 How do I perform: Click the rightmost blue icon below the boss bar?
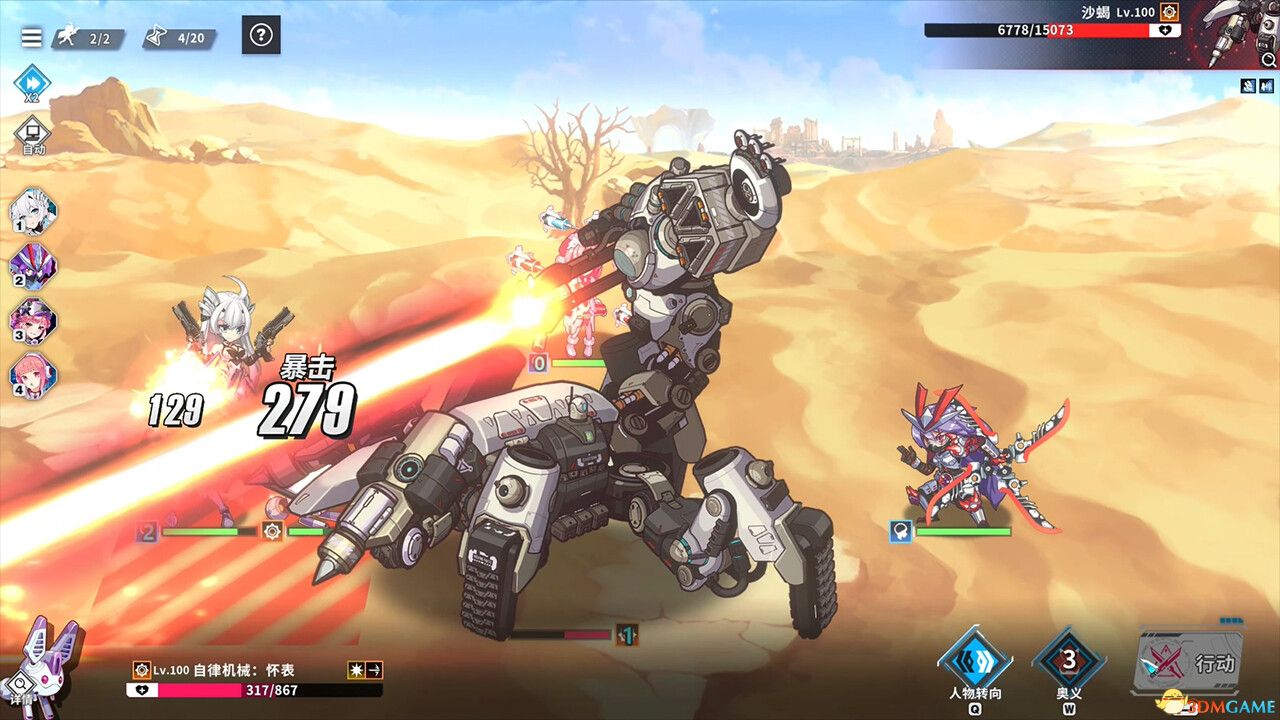(1265, 86)
